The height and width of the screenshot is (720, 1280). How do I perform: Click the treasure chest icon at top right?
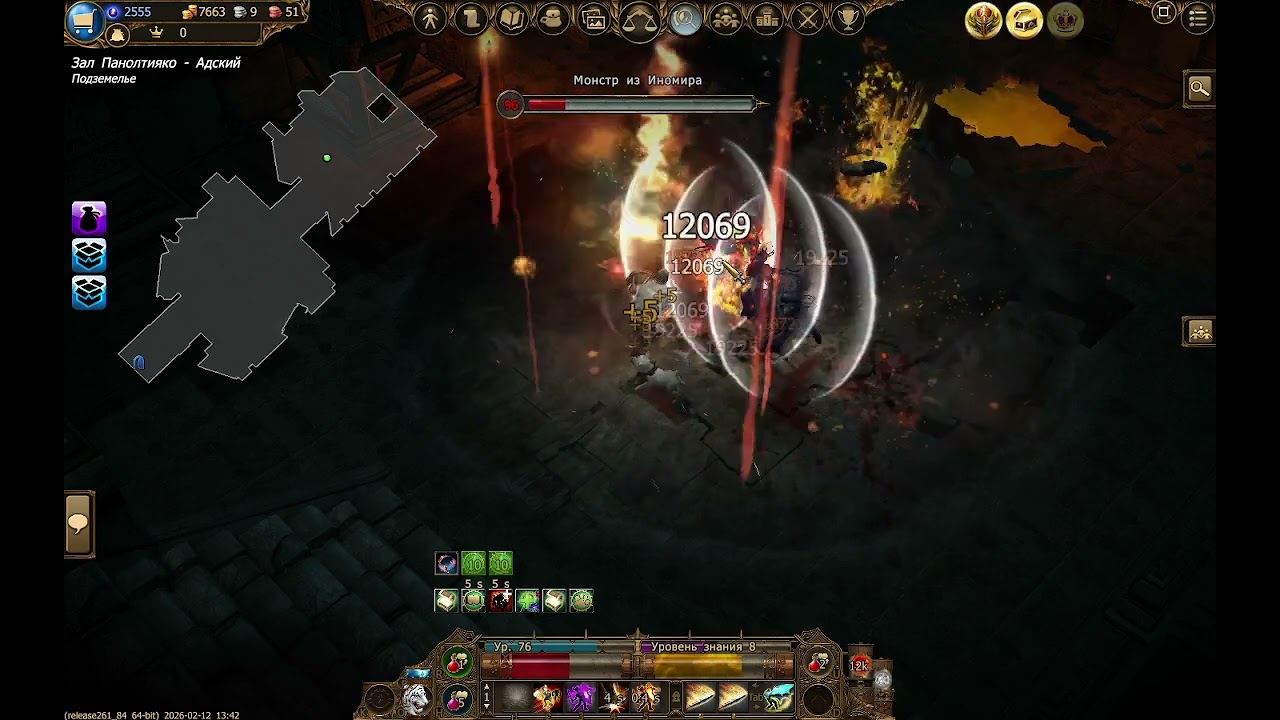(1024, 21)
